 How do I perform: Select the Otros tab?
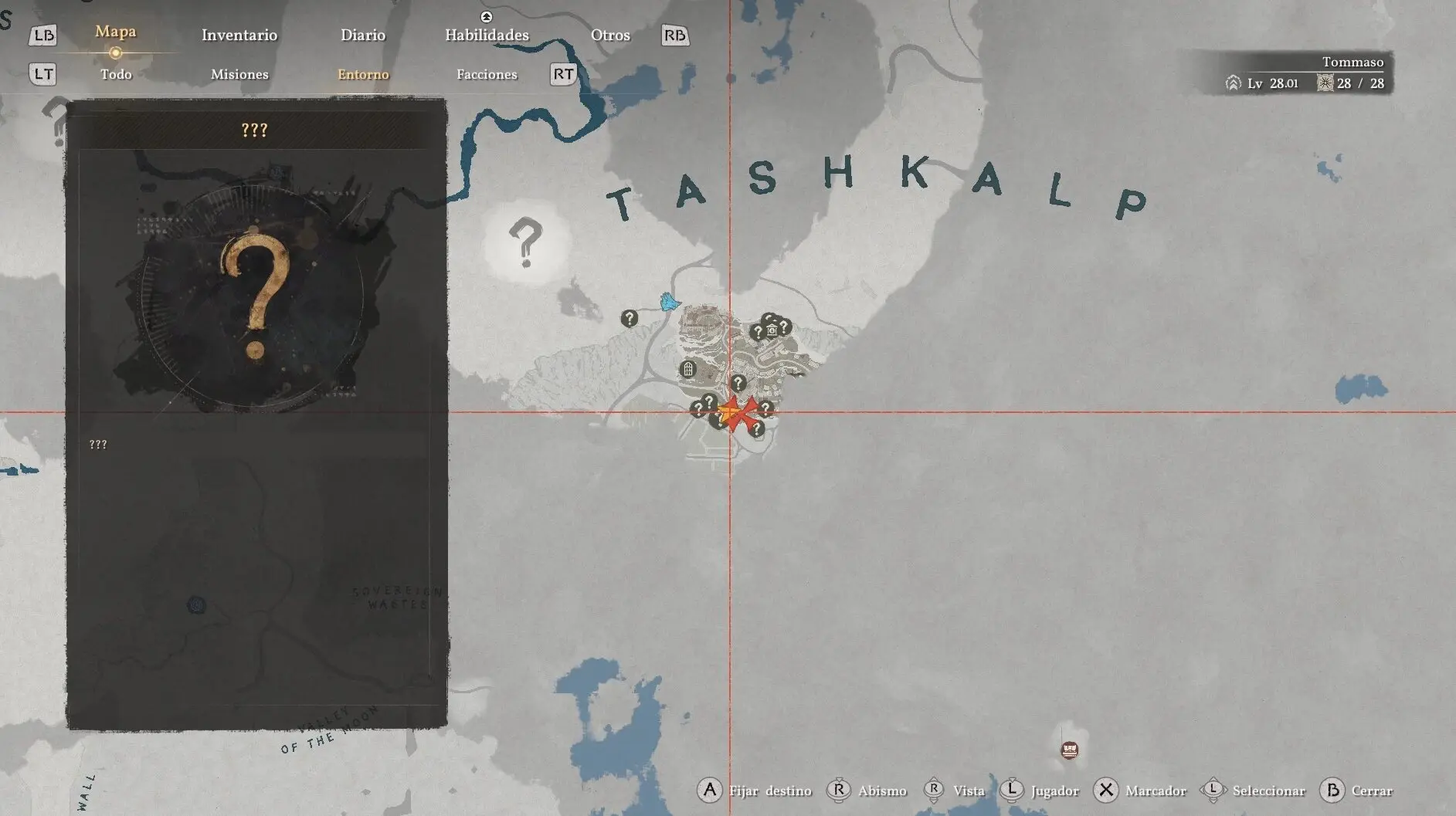click(x=610, y=35)
